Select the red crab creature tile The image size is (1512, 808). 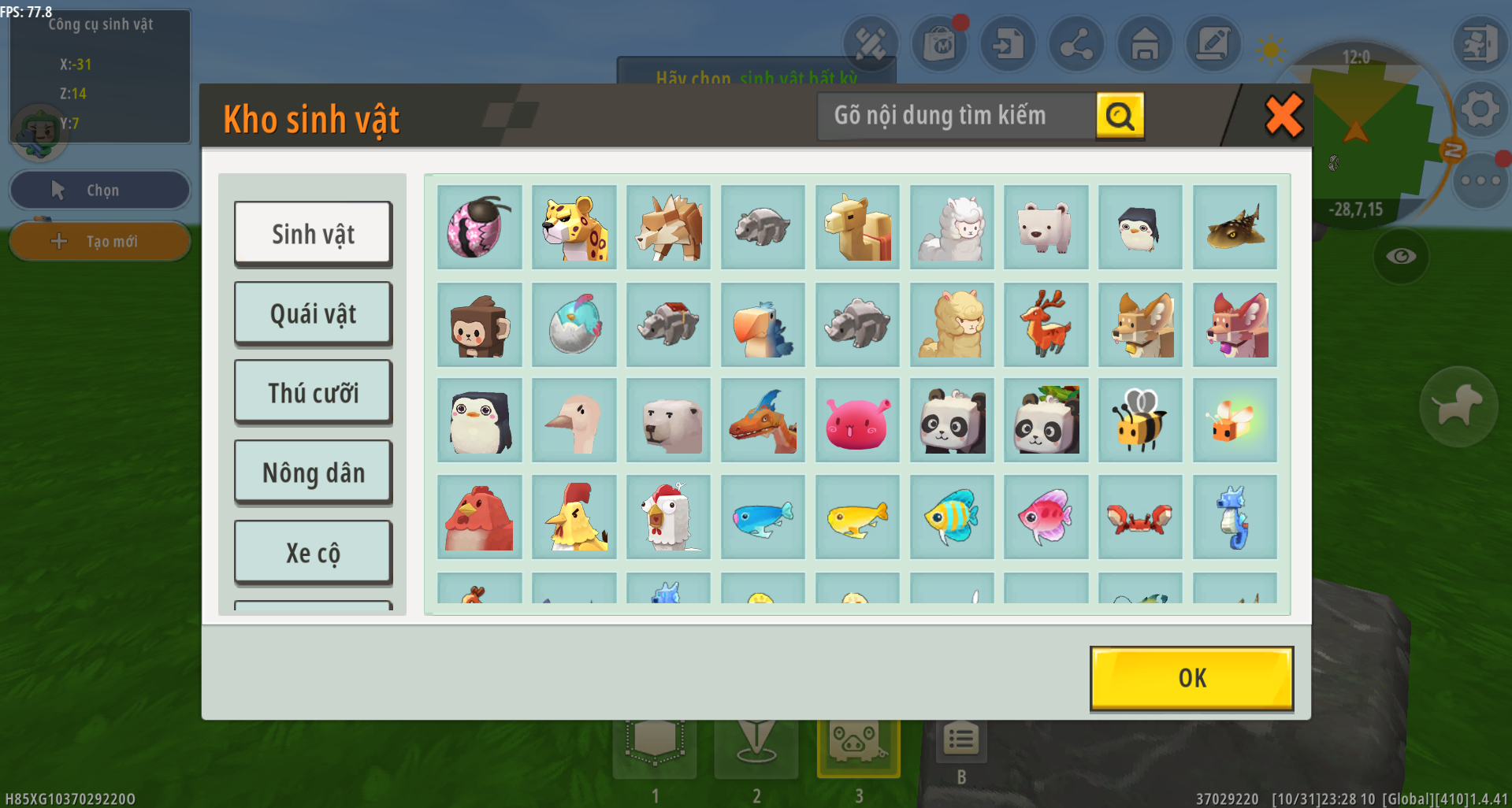(1140, 517)
